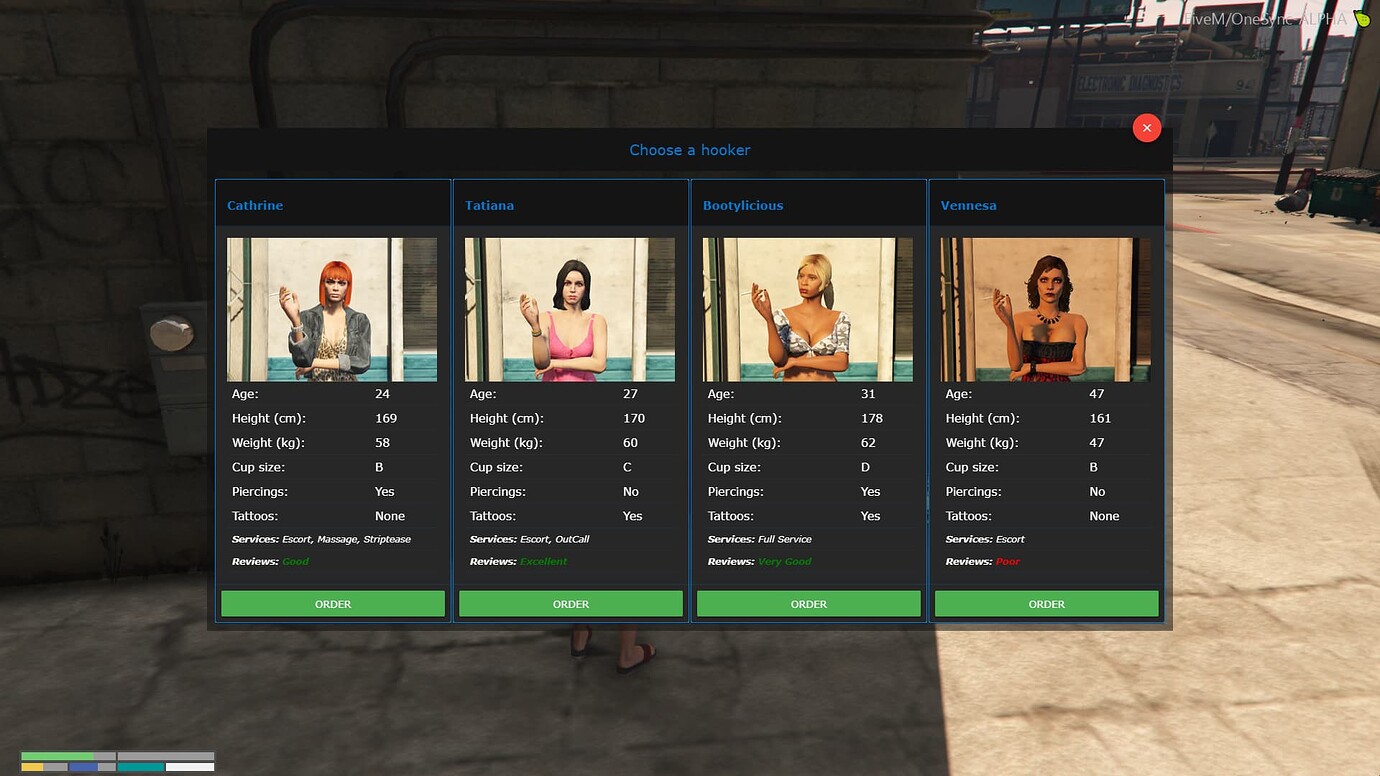
Task: Open Cathrine's Good reviews
Action: (x=295, y=561)
